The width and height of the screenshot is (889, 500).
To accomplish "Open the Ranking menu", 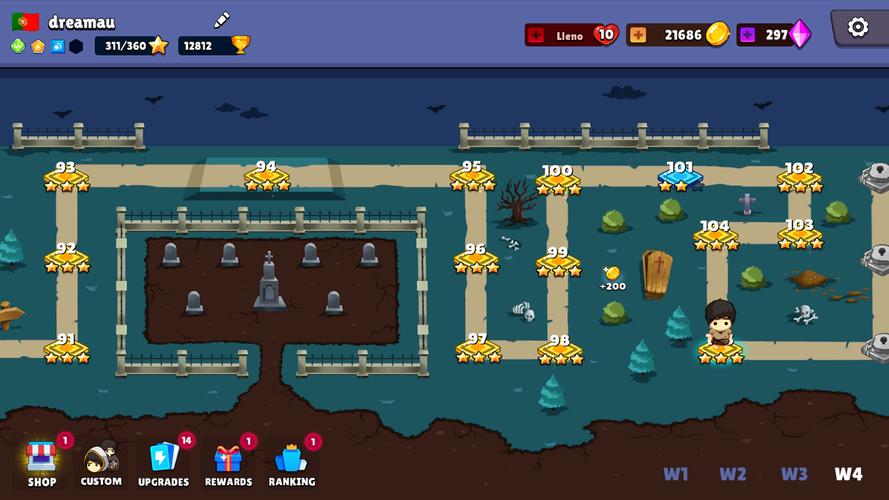I will coord(291,461).
